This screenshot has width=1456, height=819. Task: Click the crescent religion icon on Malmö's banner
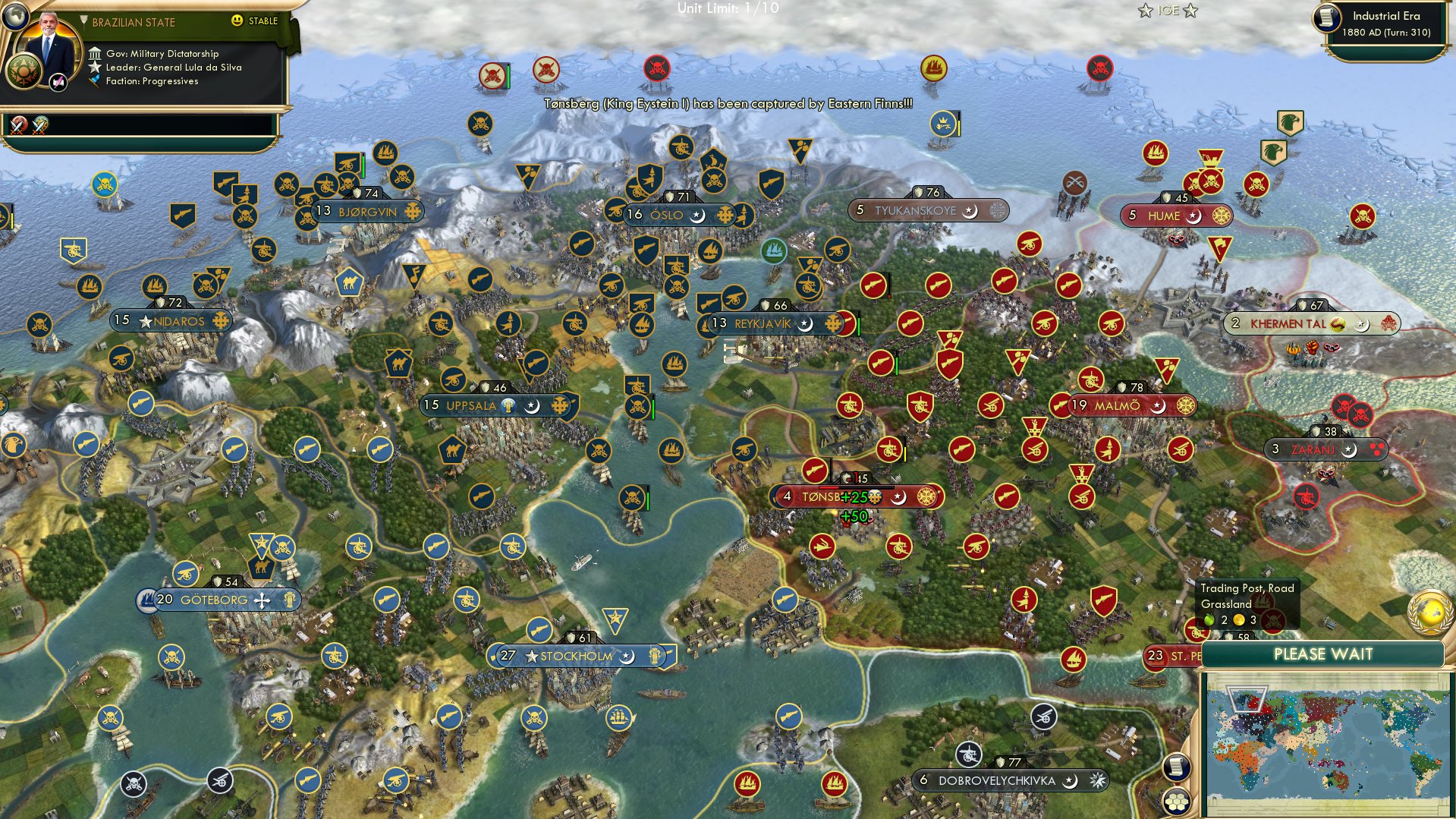point(1160,405)
